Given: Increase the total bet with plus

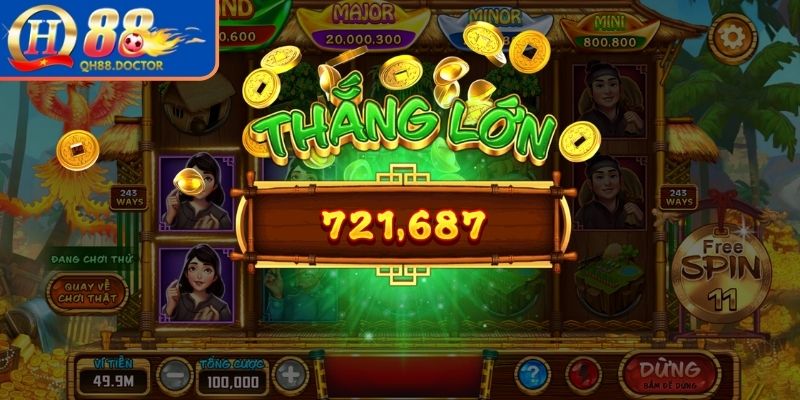Looking at the screenshot, I should [x=290, y=377].
